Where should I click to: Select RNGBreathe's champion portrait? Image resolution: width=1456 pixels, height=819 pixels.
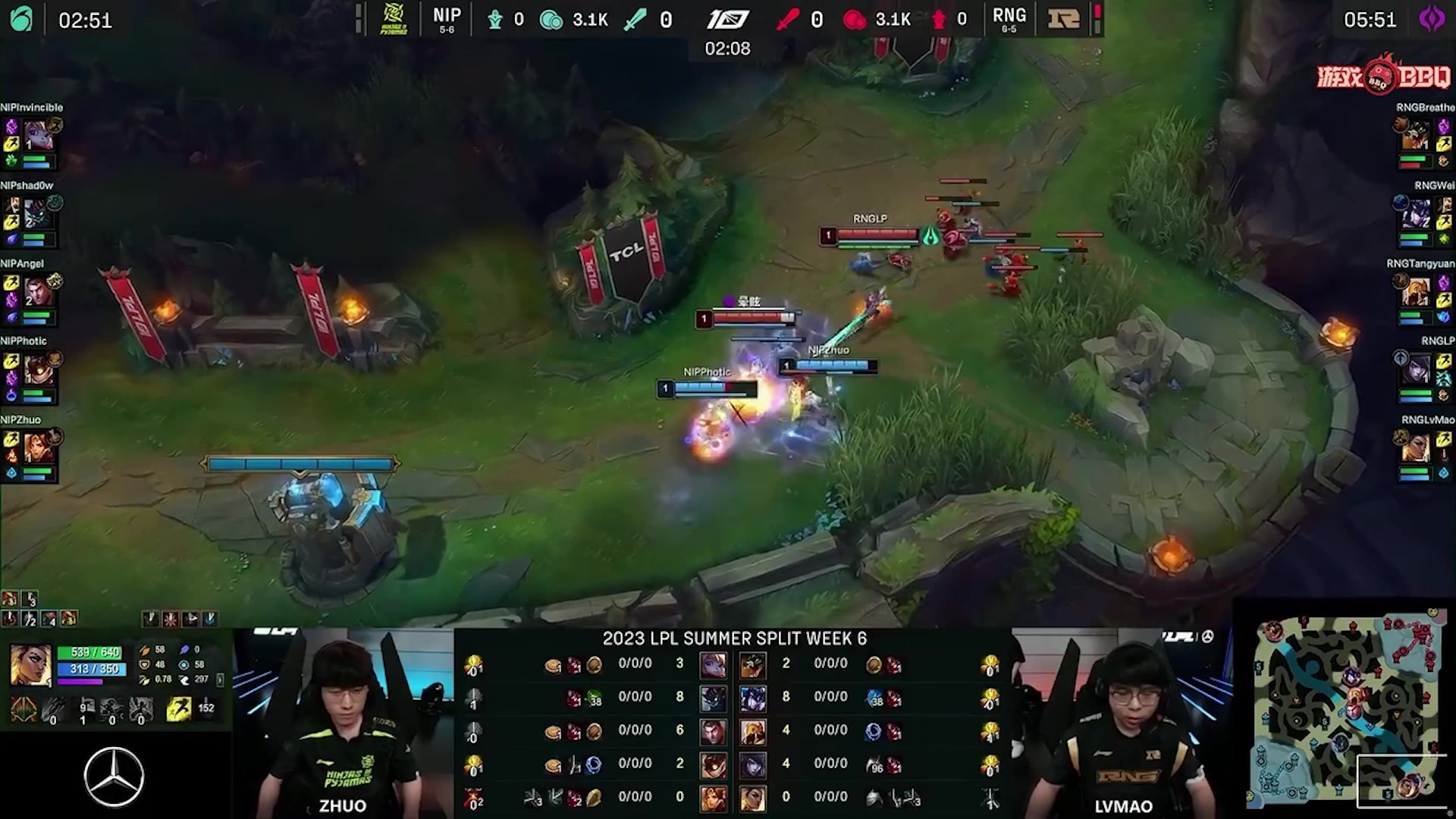[x=1416, y=136]
